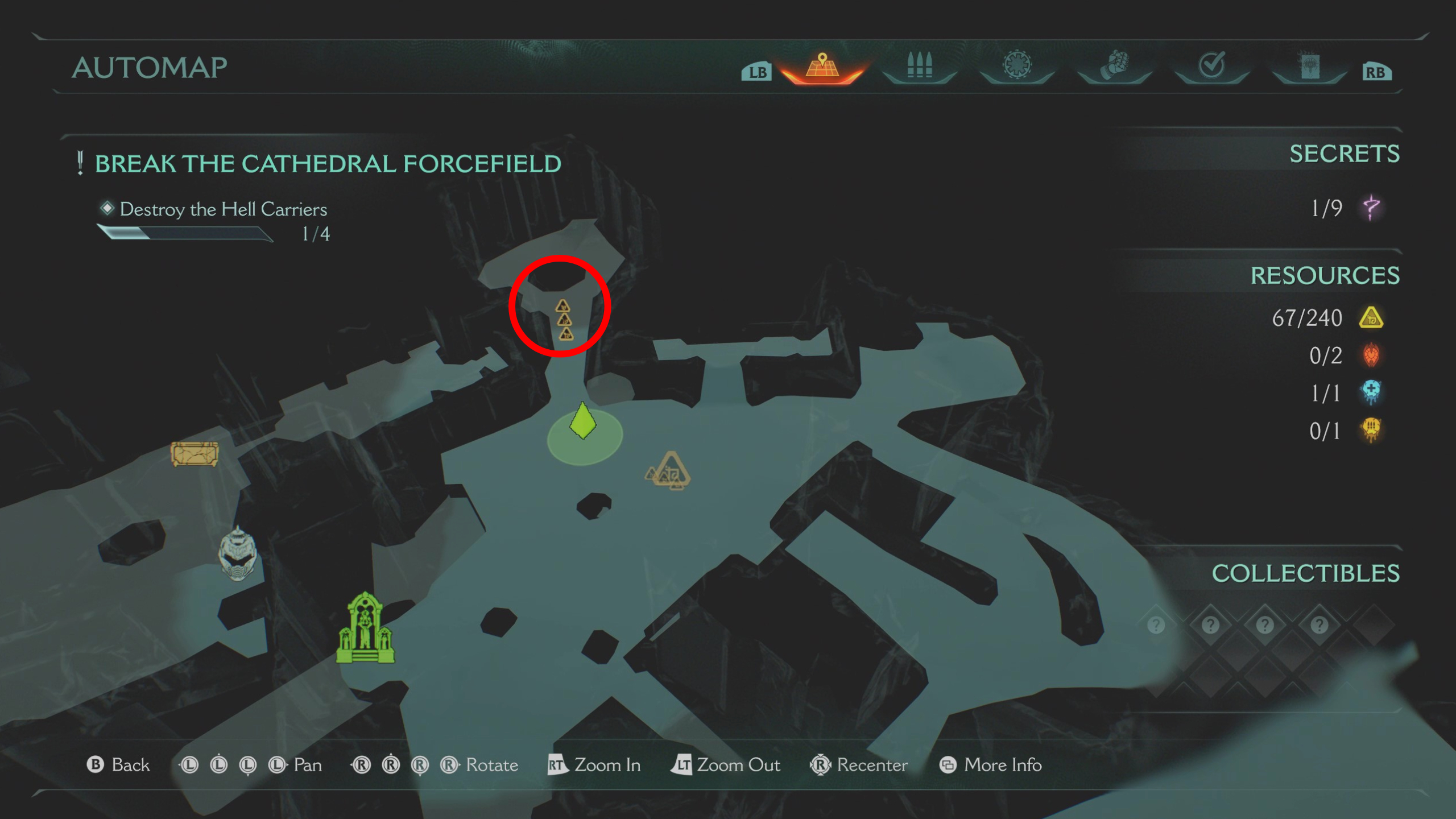Screen dimensions: 1456x819
Task: Click Recenter in the bottom control bar
Action: [871, 765]
